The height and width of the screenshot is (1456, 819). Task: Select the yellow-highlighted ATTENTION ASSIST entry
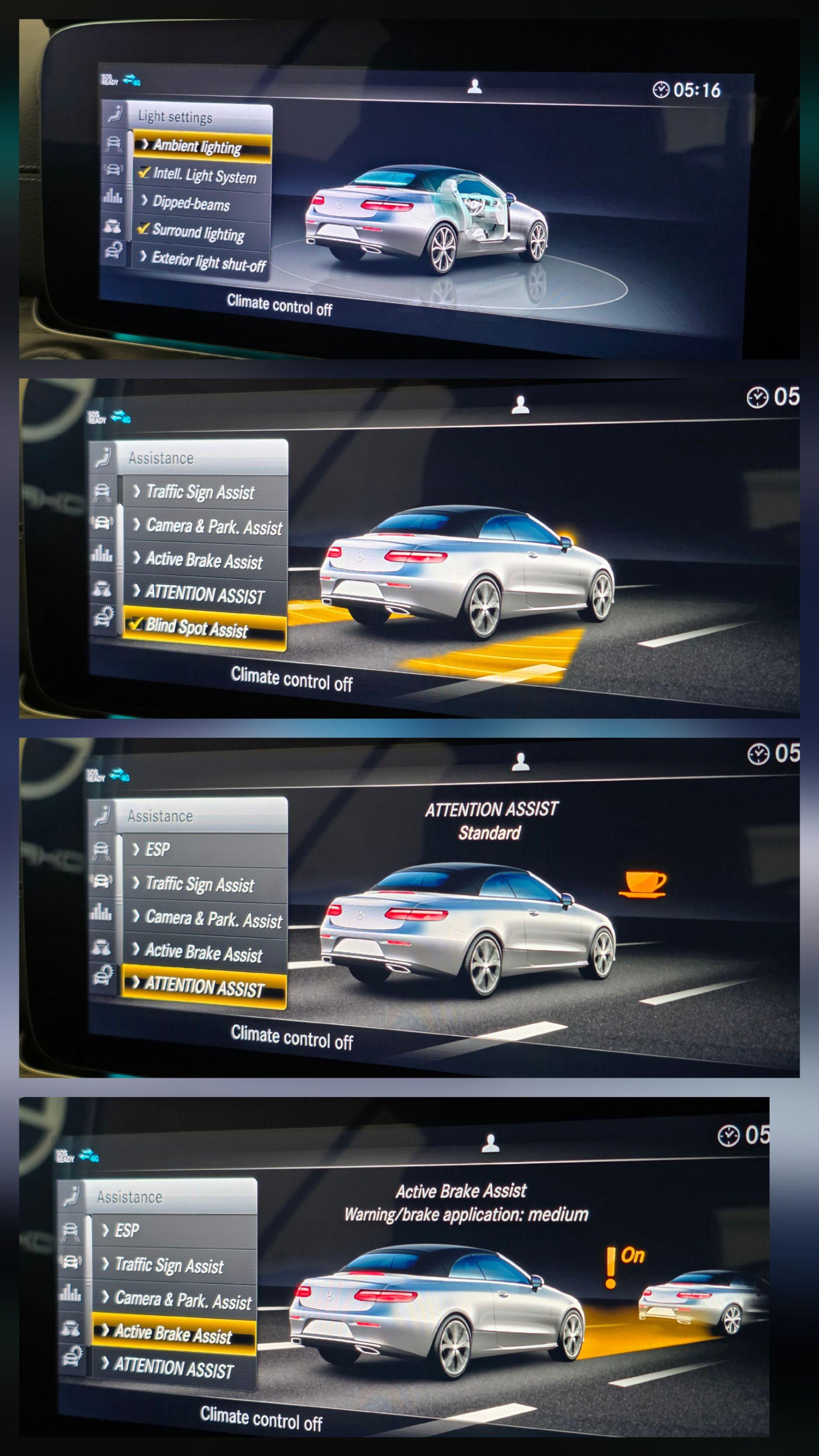click(204, 986)
